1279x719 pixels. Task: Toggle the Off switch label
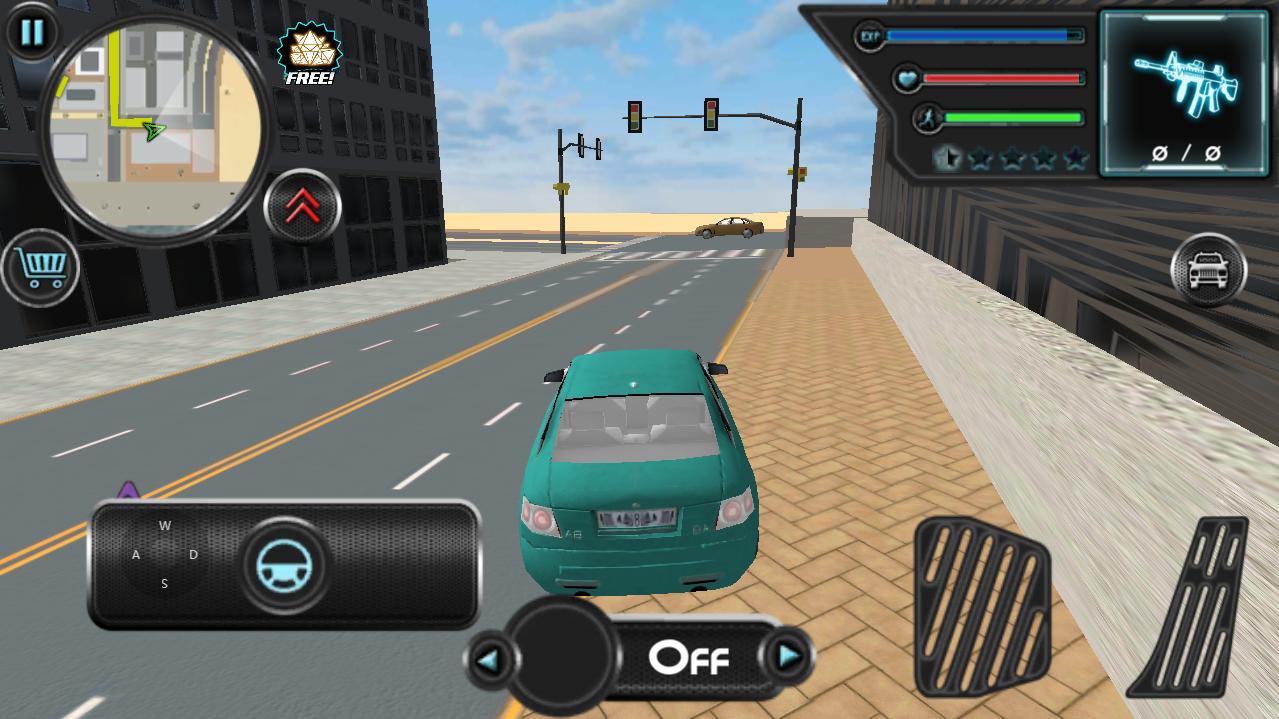pyautogui.click(x=689, y=658)
